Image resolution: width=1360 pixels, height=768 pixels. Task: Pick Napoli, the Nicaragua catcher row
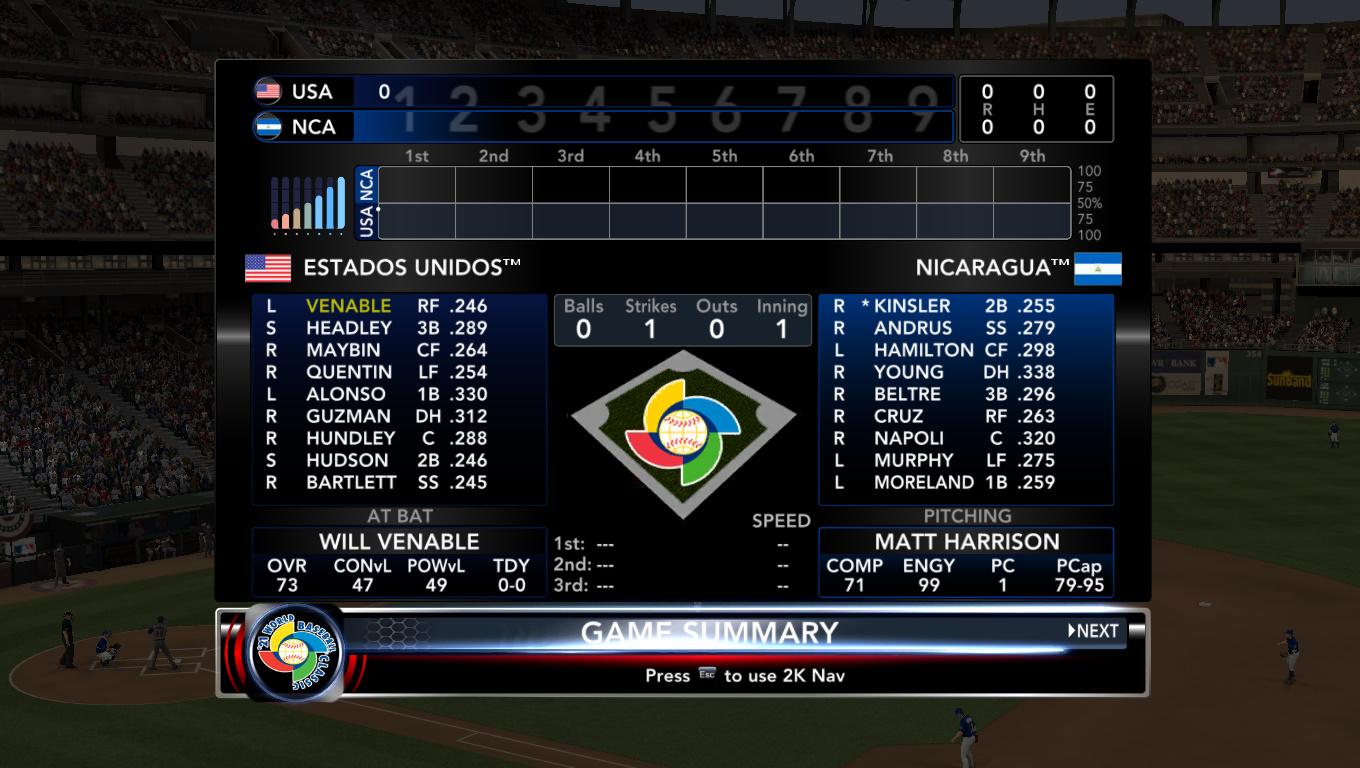pyautogui.click(x=908, y=438)
